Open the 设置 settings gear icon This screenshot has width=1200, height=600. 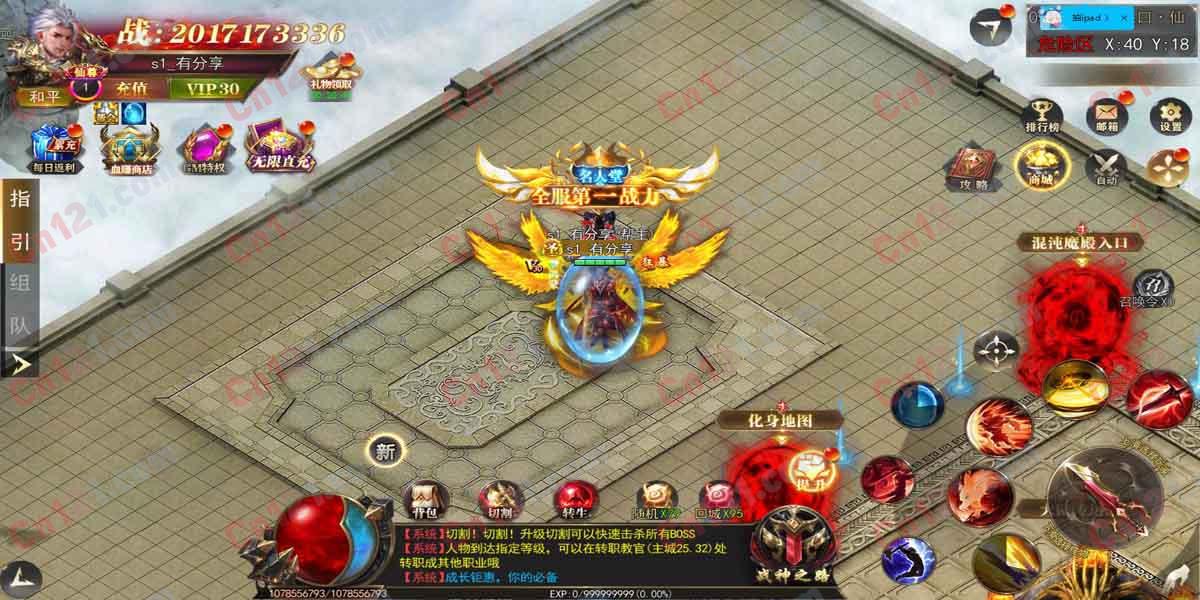pyautogui.click(x=1170, y=116)
